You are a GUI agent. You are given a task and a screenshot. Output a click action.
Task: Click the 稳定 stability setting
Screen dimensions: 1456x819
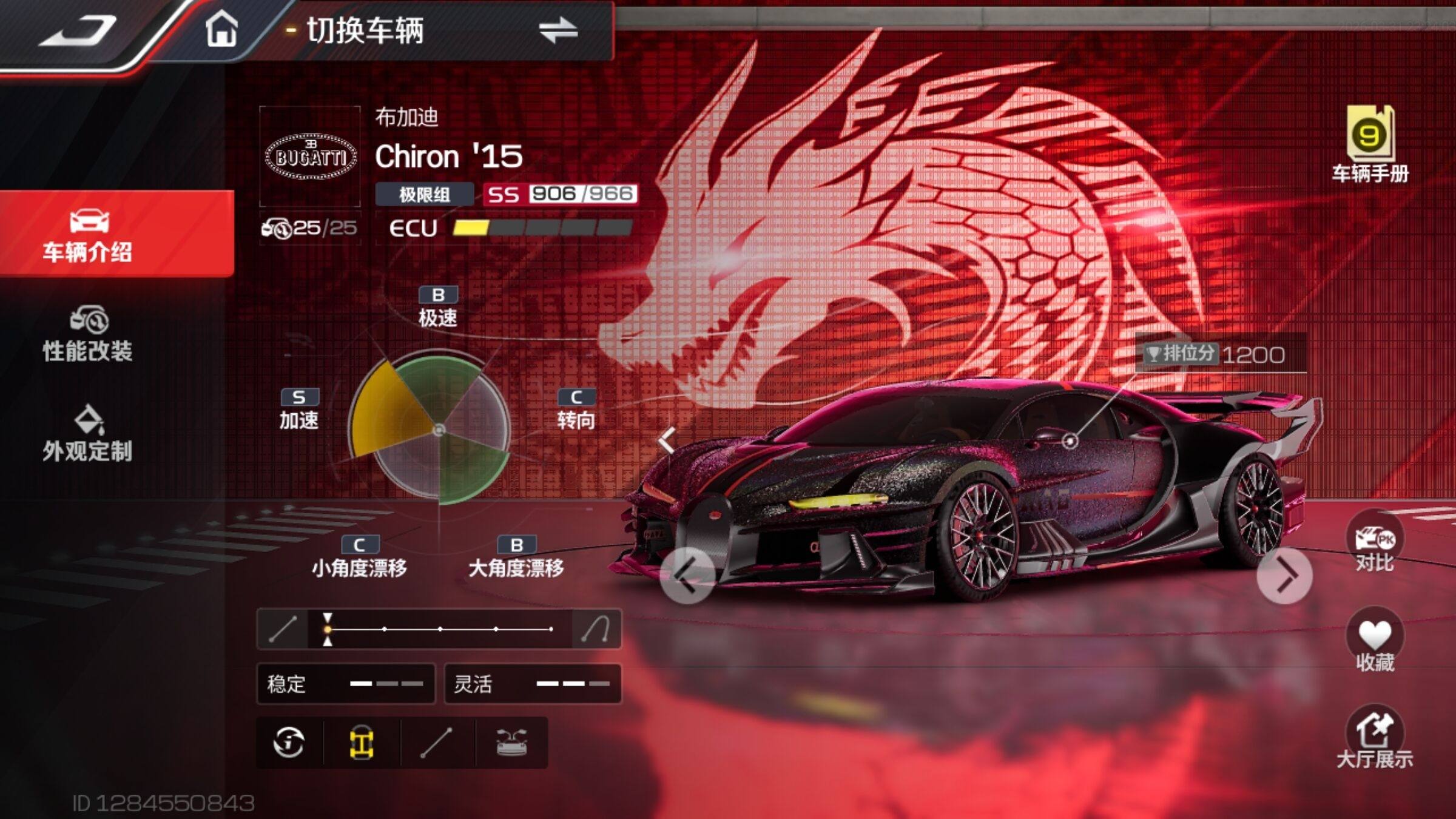(345, 684)
